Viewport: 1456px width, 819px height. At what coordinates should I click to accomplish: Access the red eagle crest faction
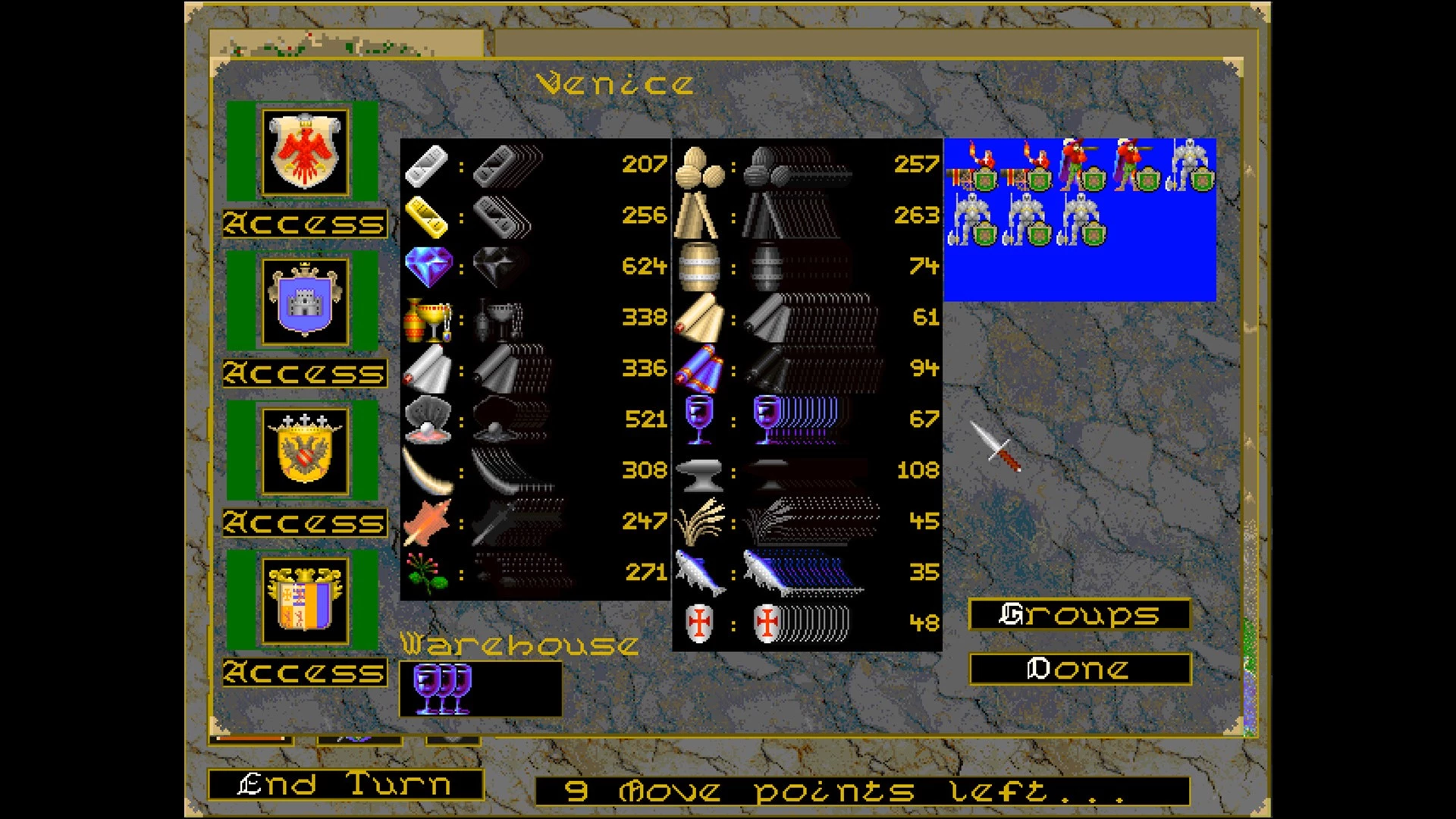[x=305, y=224]
